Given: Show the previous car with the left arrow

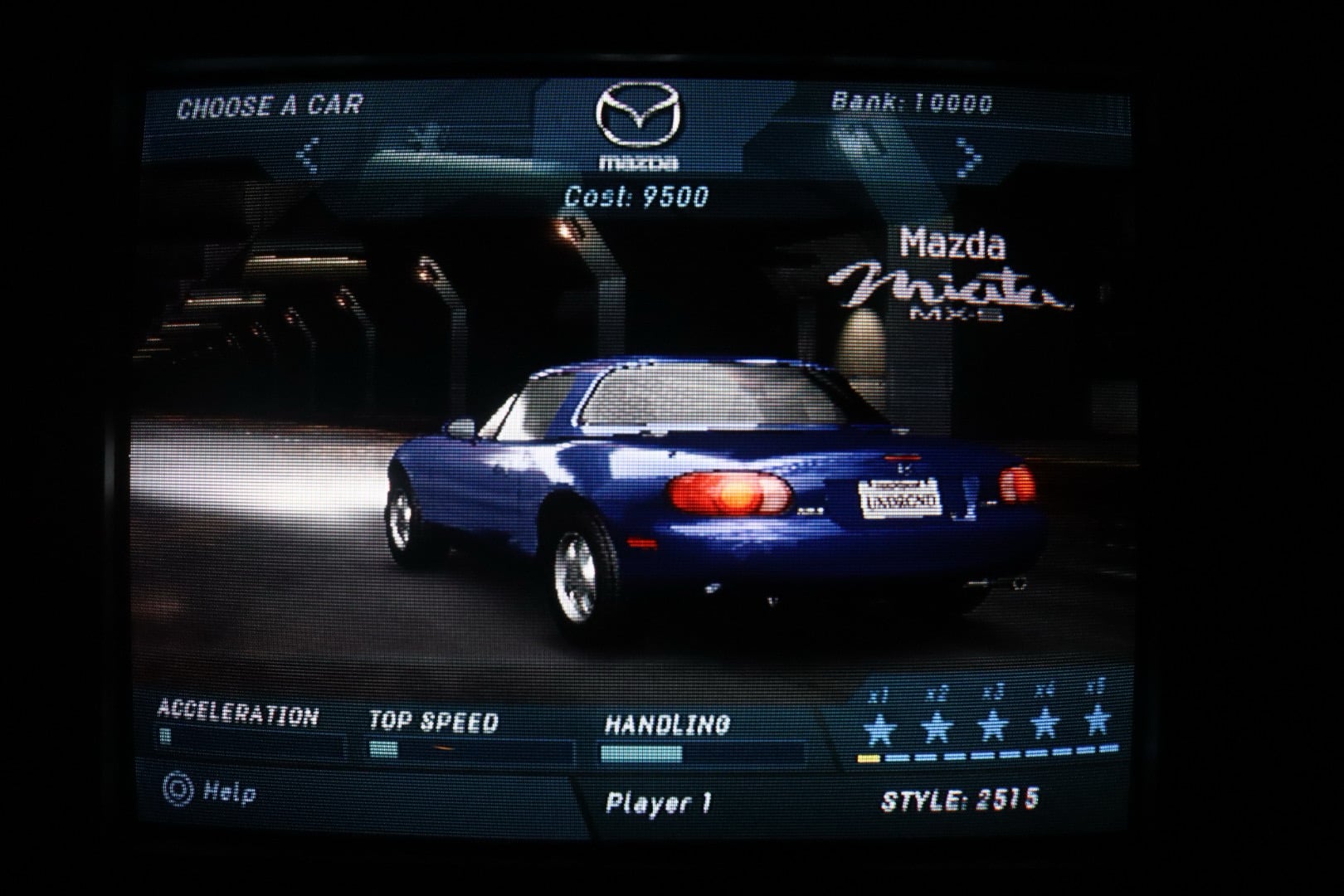Looking at the screenshot, I should tap(309, 155).
